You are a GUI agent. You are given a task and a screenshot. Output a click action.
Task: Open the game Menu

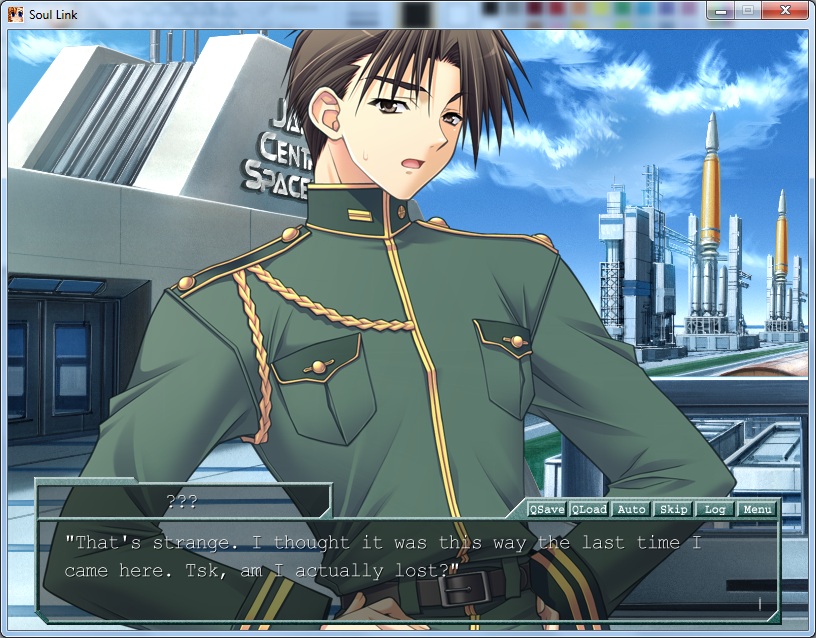click(x=757, y=510)
